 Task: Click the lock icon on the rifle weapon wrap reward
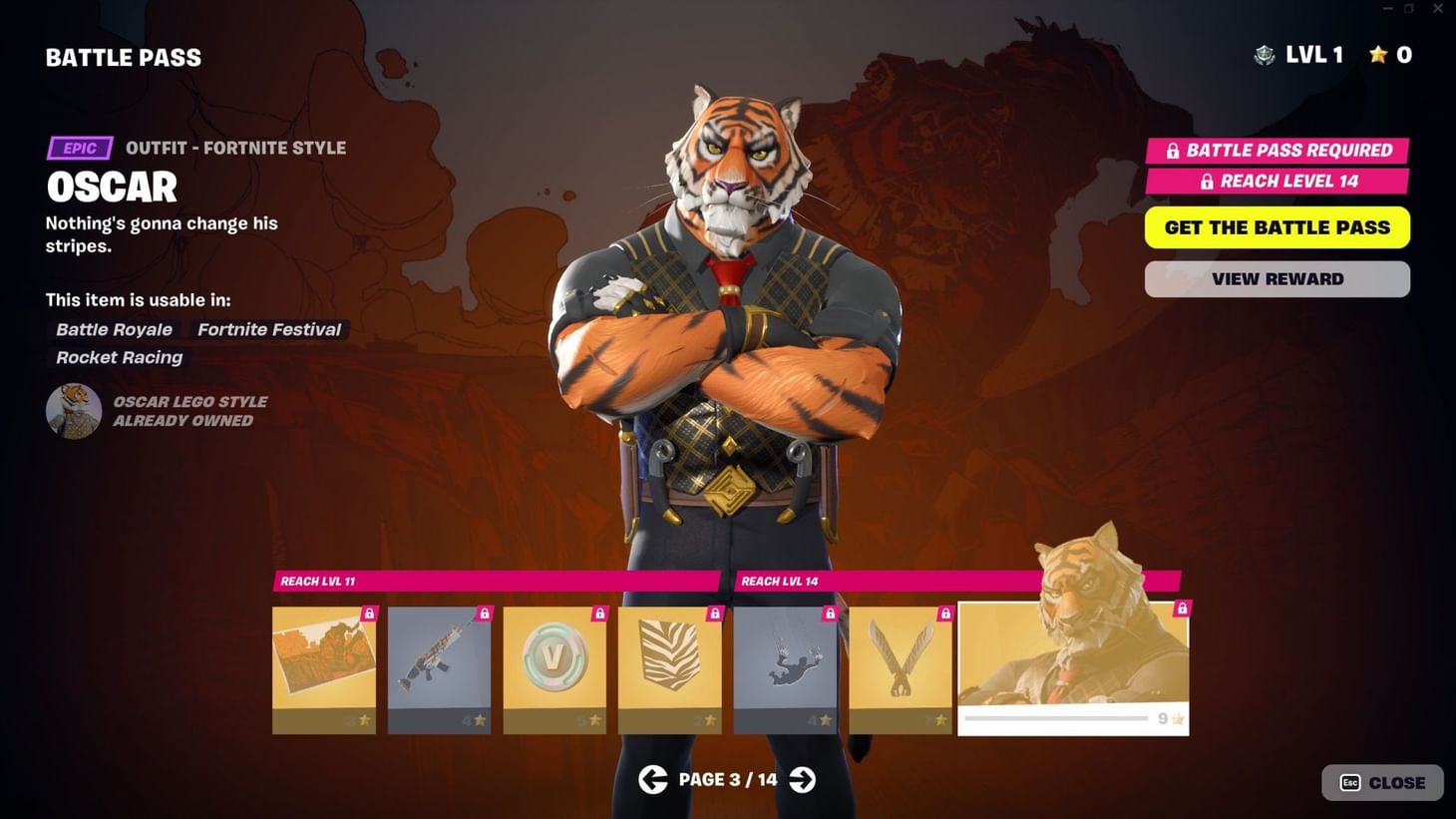pos(484,614)
